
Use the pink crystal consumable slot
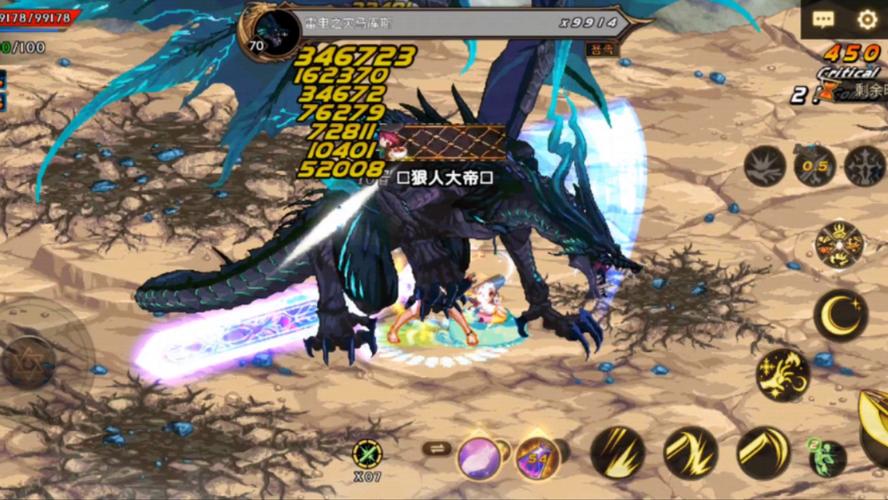(x=480, y=458)
